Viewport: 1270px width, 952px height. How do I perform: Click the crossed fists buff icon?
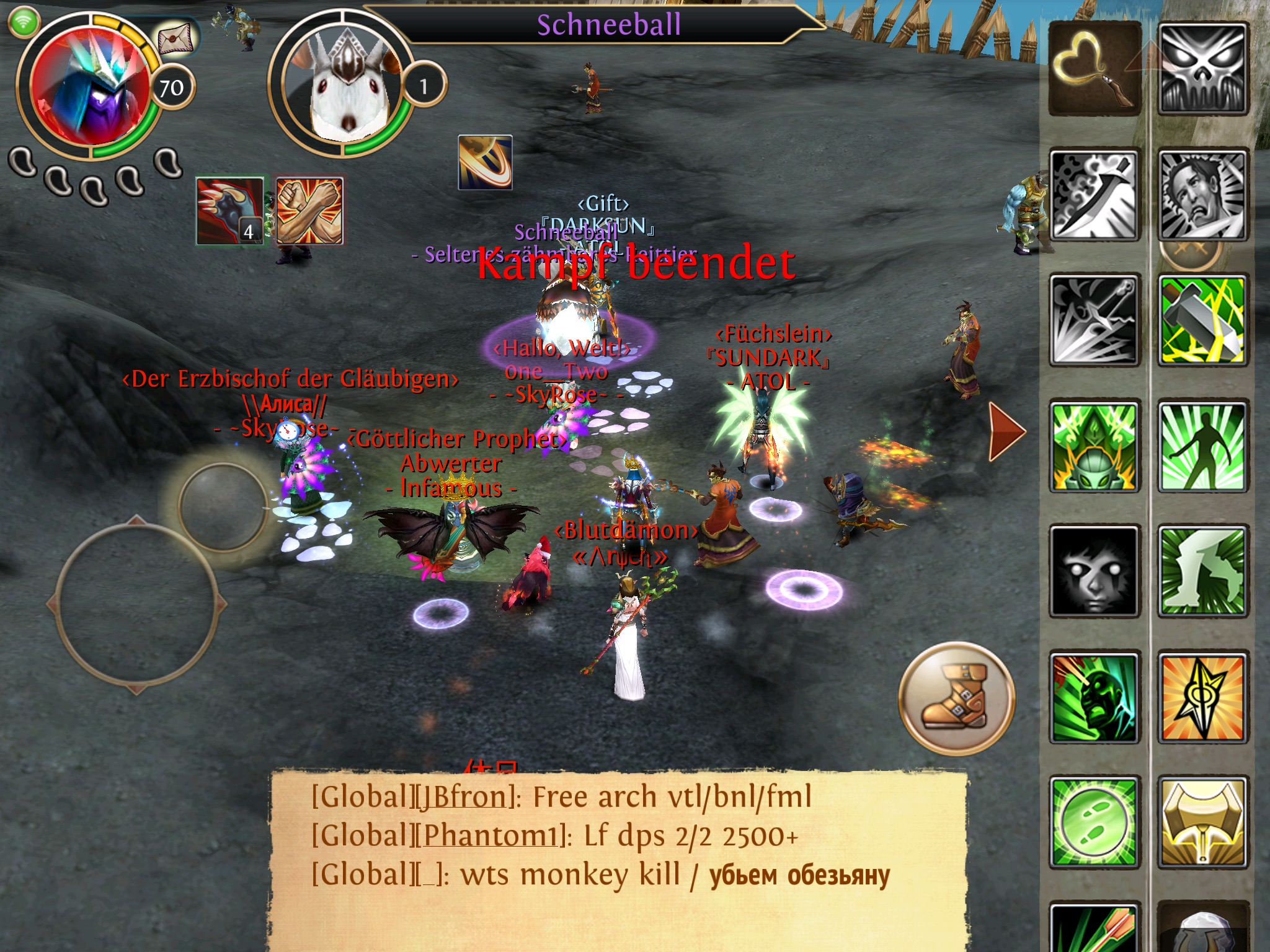tap(309, 211)
